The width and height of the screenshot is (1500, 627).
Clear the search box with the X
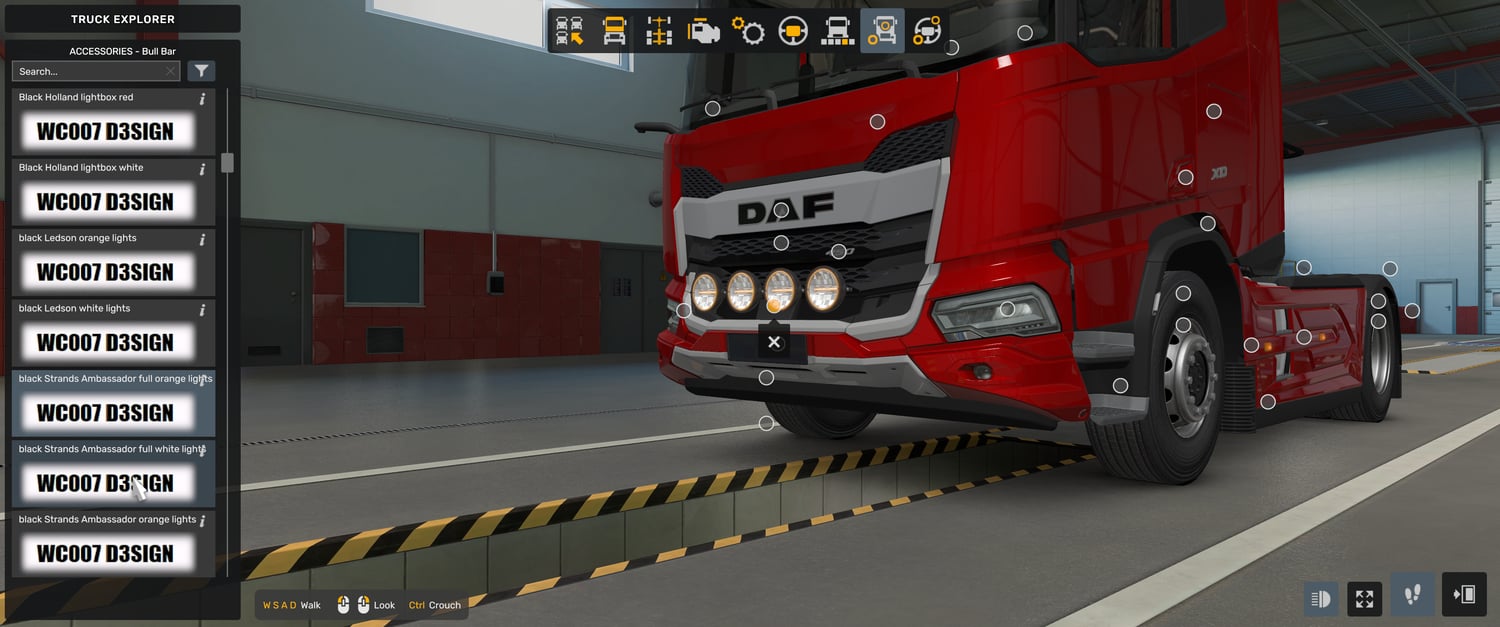pyautogui.click(x=170, y=71)
